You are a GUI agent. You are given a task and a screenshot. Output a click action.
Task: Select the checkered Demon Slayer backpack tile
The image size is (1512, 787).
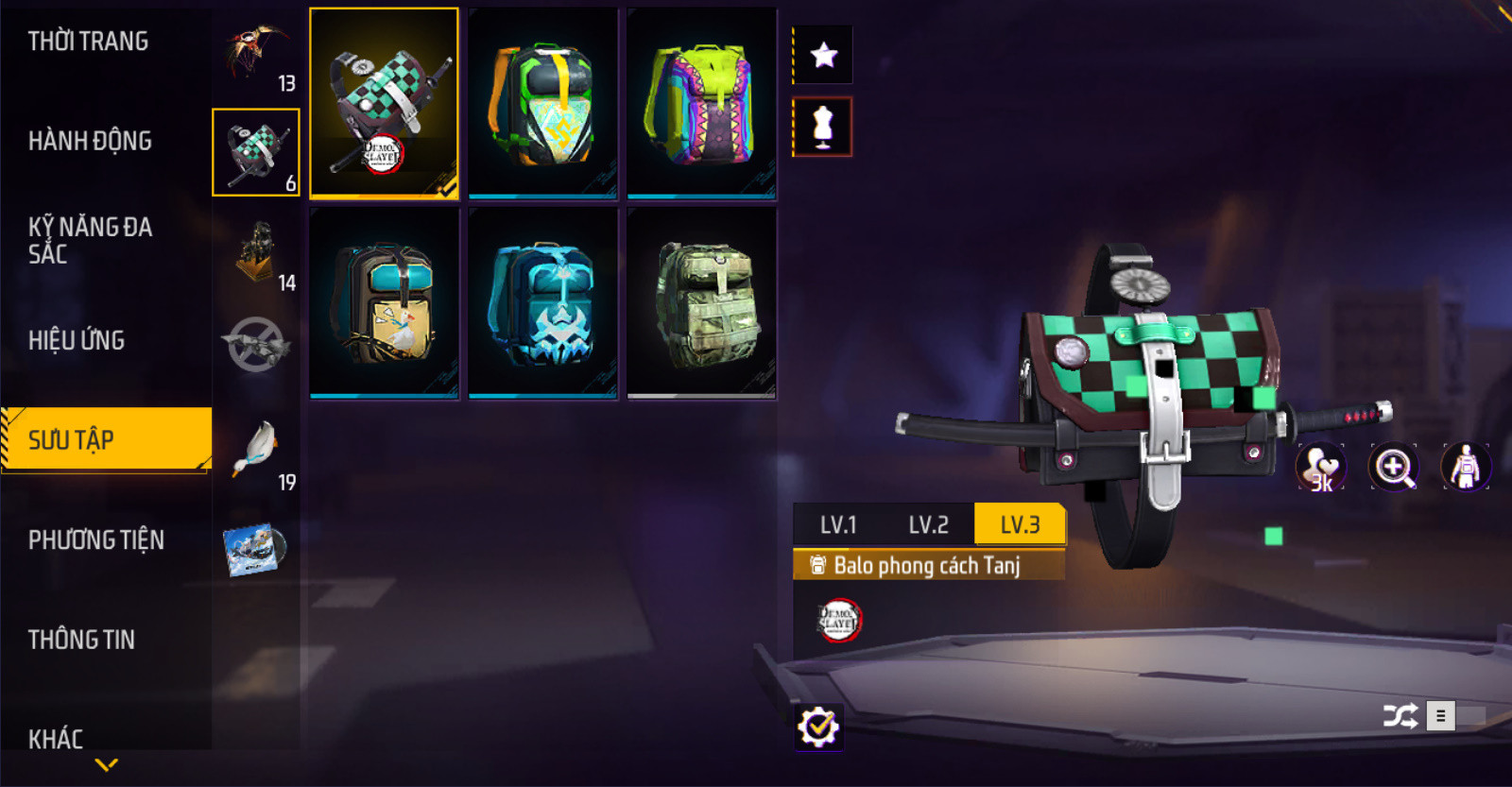point(384,104)
